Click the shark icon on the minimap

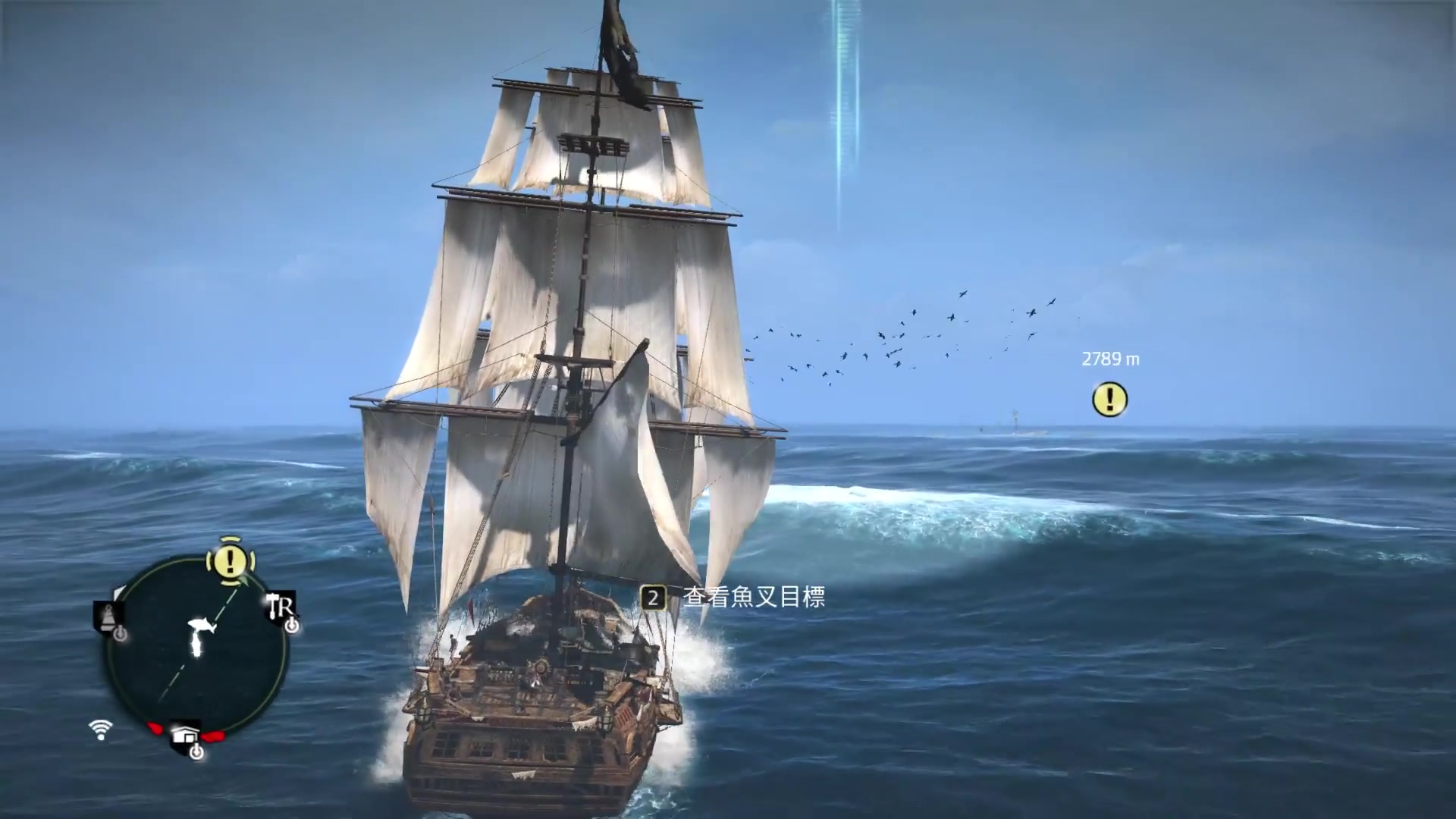coord(202,626)
